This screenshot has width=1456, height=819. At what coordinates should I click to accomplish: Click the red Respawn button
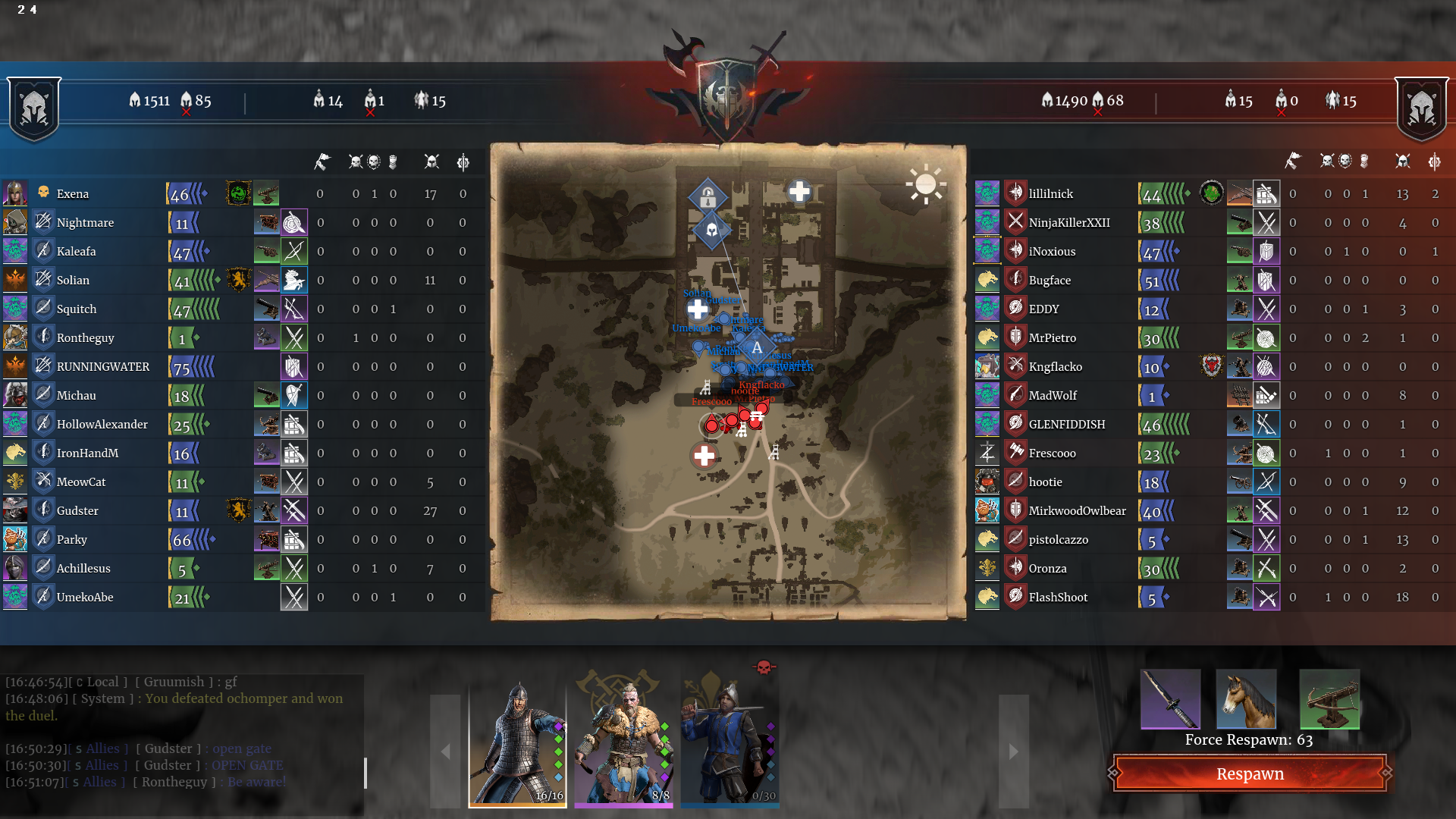1250,773
